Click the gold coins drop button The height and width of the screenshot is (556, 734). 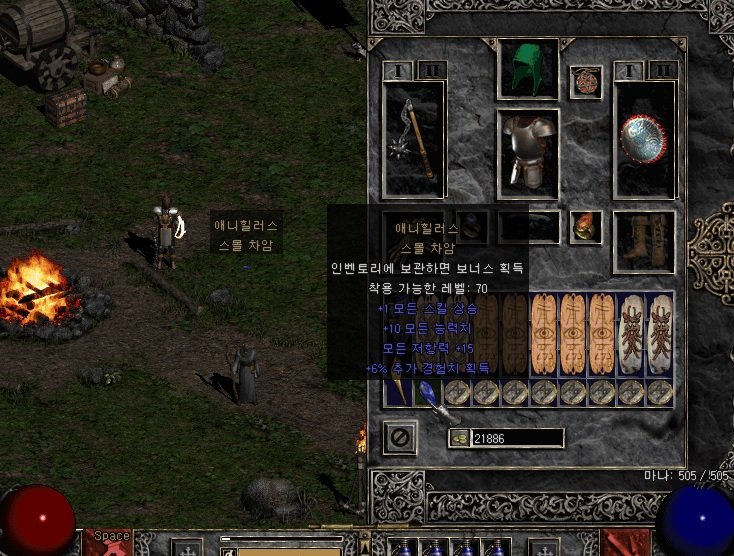(459, 438)
